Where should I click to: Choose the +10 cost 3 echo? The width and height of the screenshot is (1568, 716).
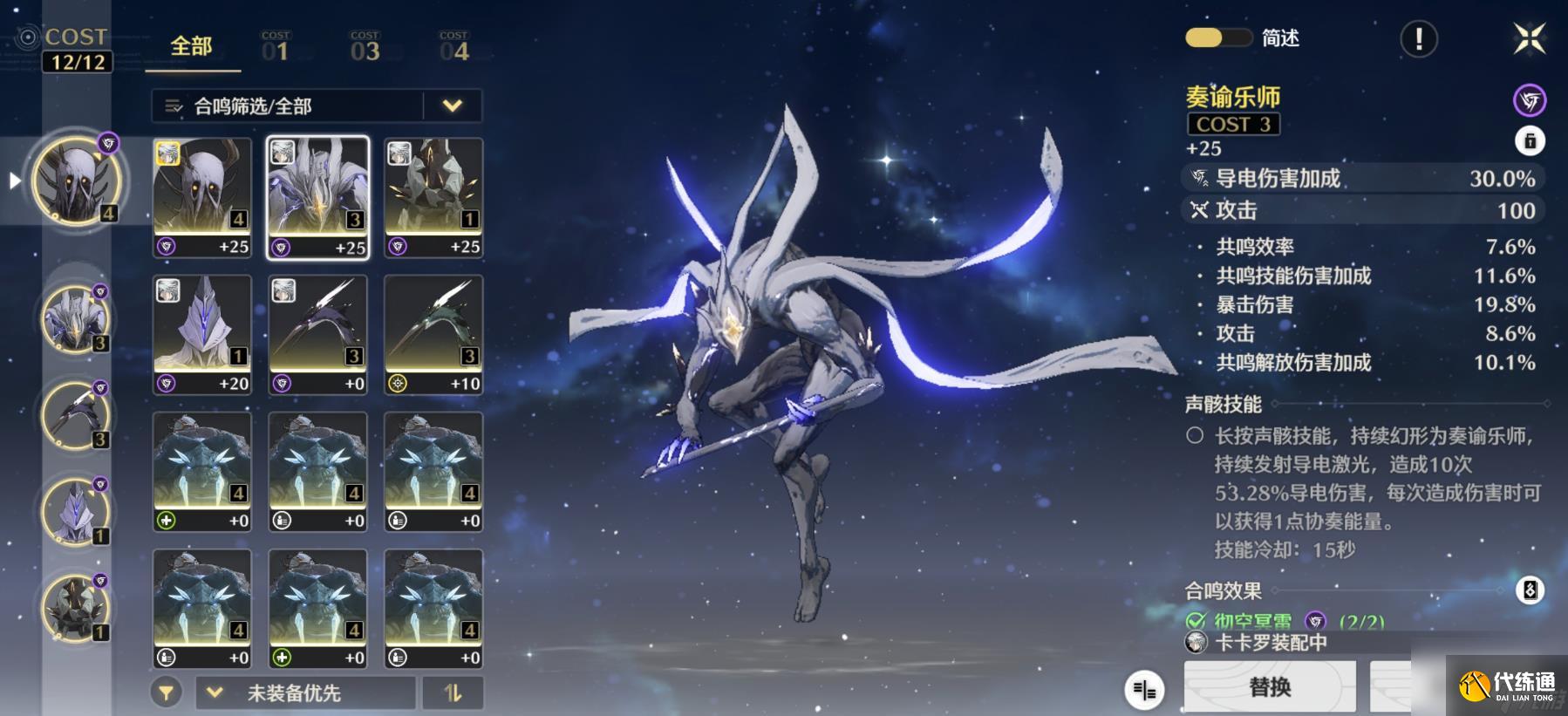[433, 335]
